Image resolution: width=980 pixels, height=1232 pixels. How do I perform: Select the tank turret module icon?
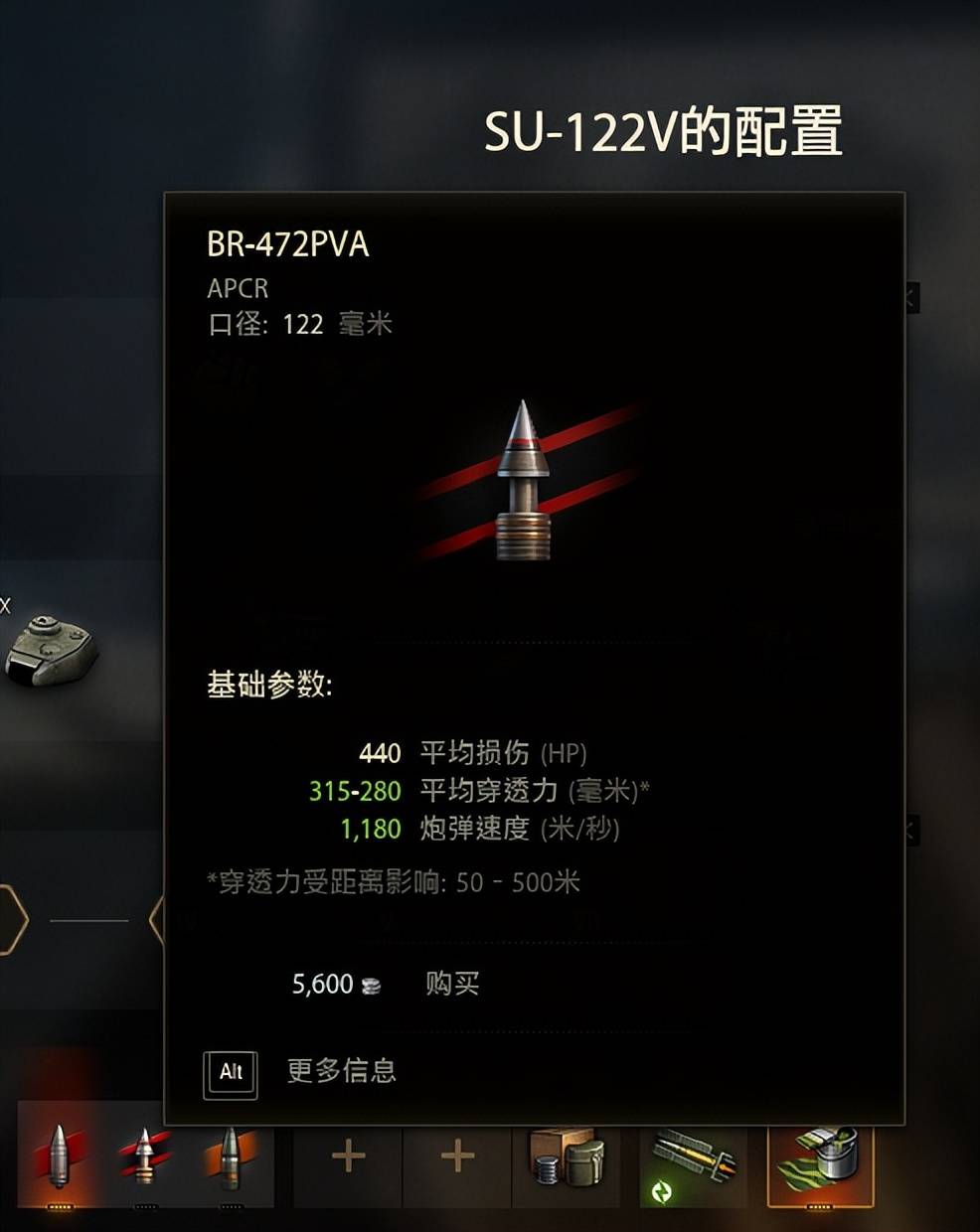click(50, 651)
